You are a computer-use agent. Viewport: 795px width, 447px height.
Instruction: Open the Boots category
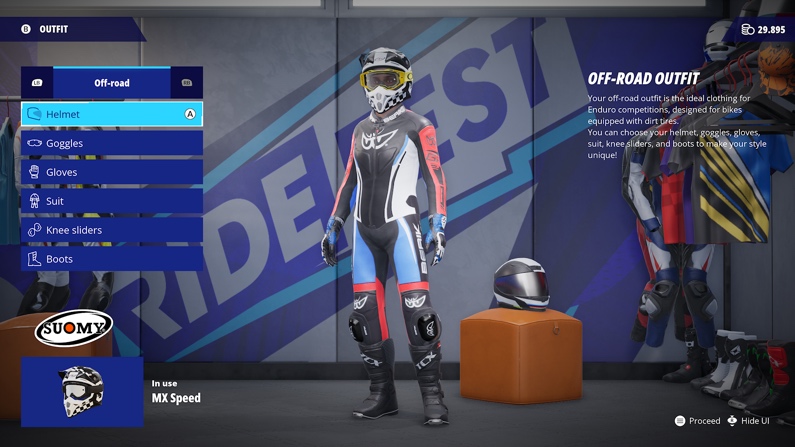click(111, 259)
